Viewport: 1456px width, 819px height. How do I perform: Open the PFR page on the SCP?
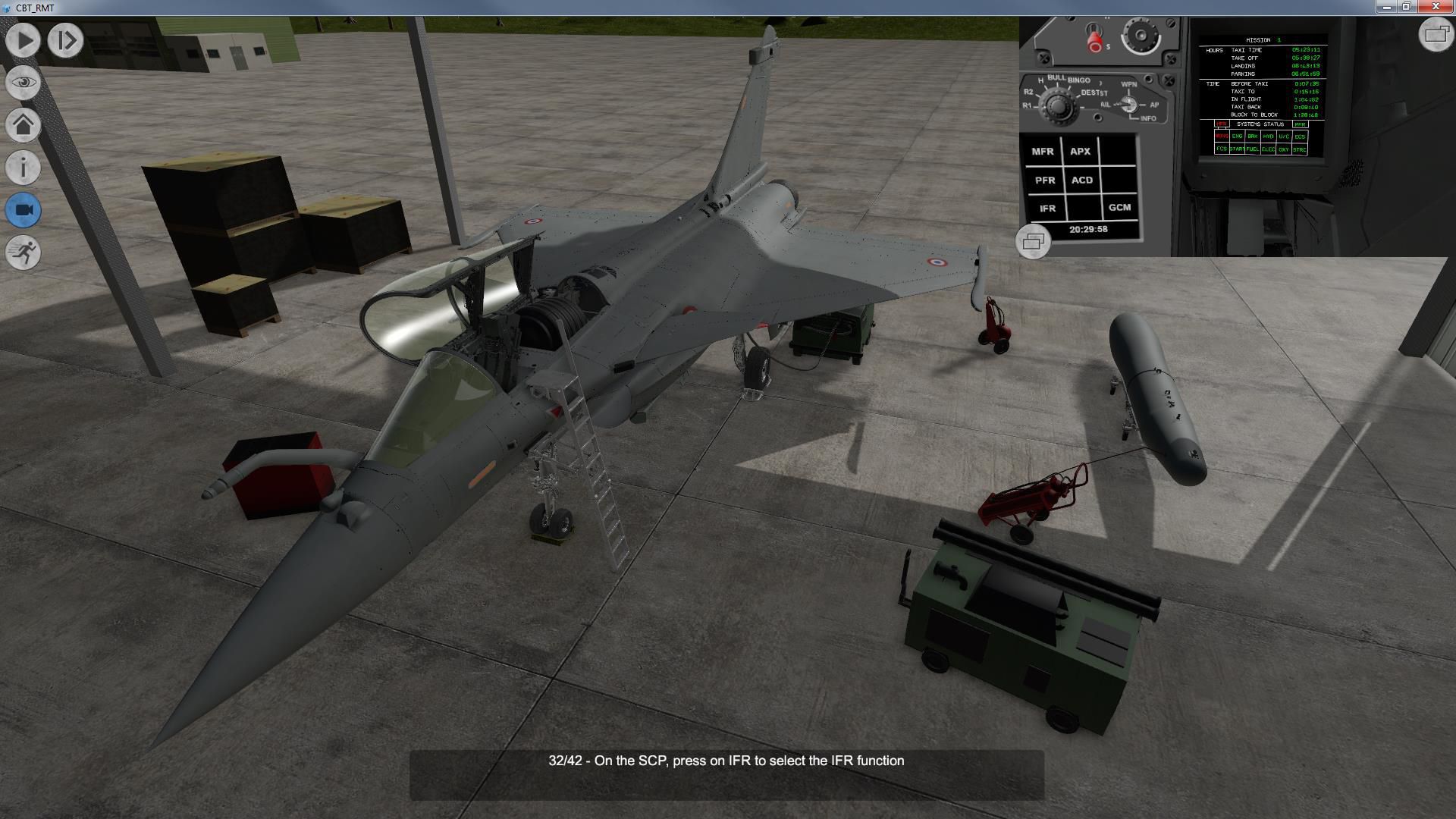coord(1045,180)
